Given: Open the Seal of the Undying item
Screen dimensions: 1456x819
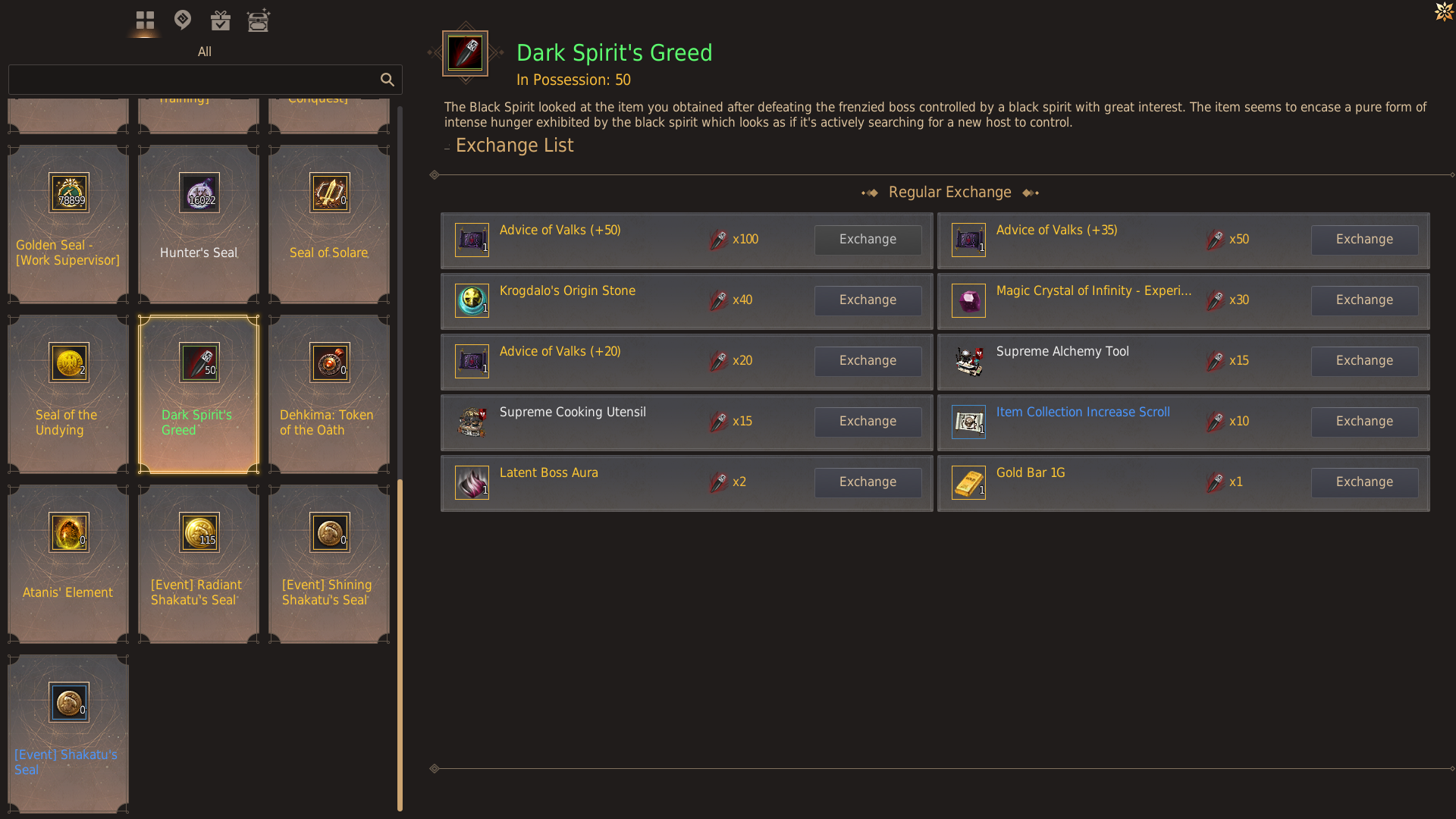Looking at the screenshot, I should click(67, 394).
